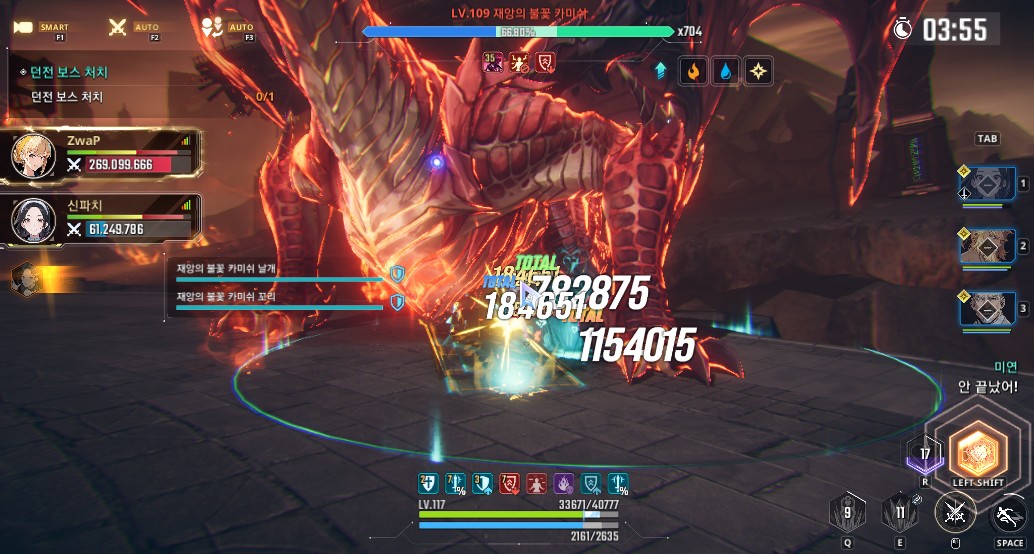Toggle auto-combat crossed swords icon
The width and height of the screenshot is (1034, 554).
pos(118,27)
